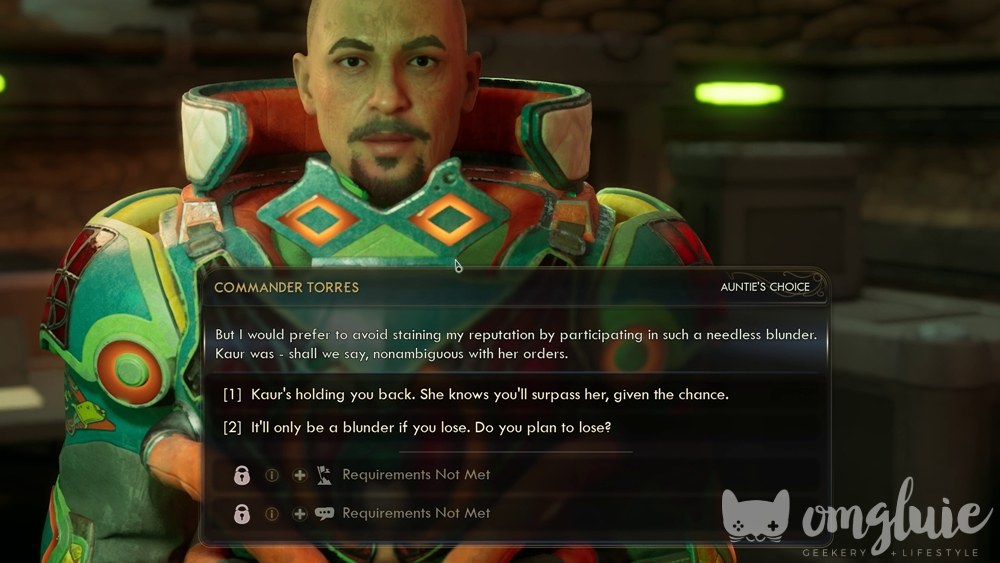Open info icon on the speech-bubble locked option
The image size is (1000, 563).
272,513
